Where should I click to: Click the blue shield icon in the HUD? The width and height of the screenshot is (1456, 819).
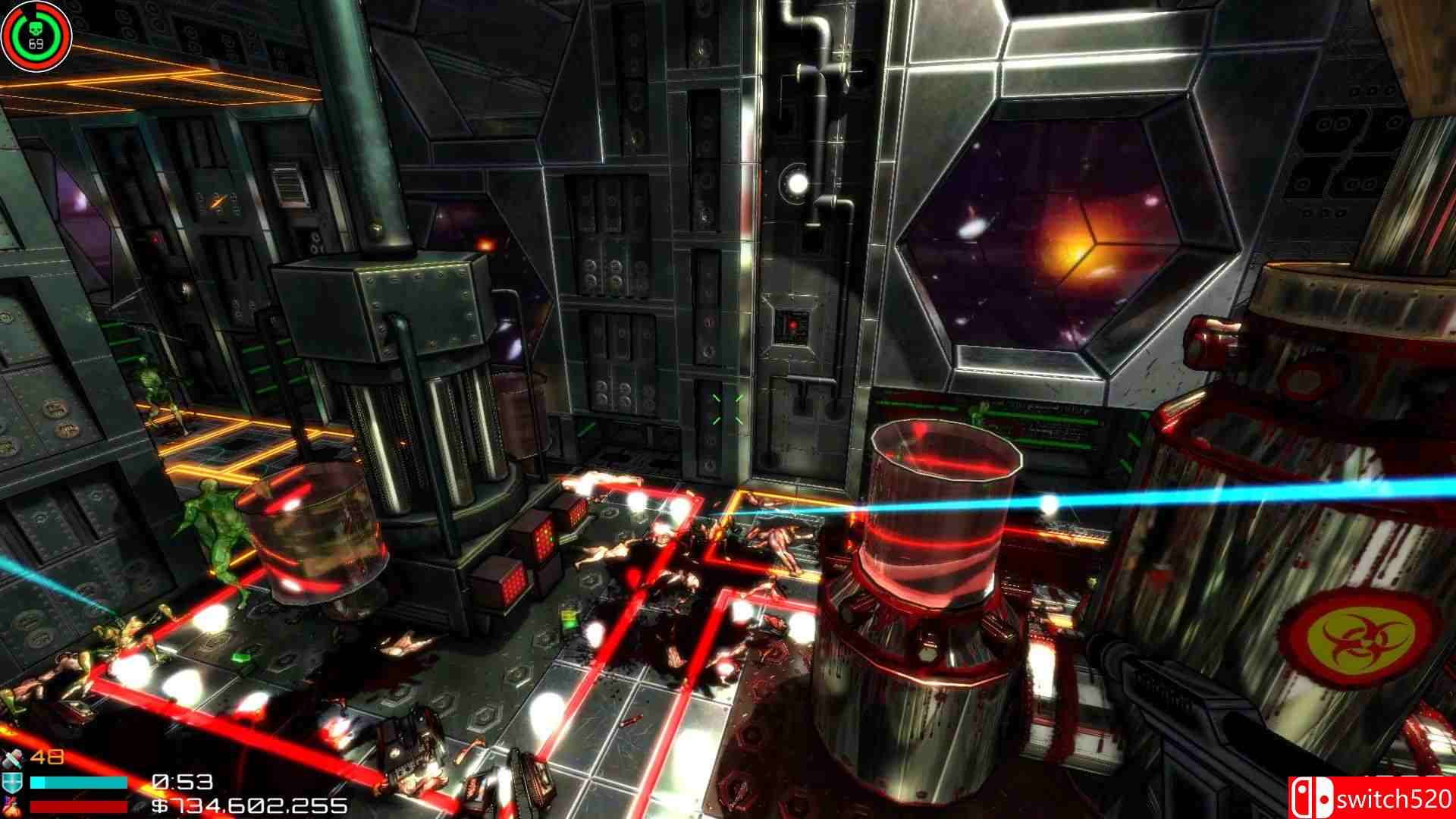pyautogui.click(x=14, y=781)
